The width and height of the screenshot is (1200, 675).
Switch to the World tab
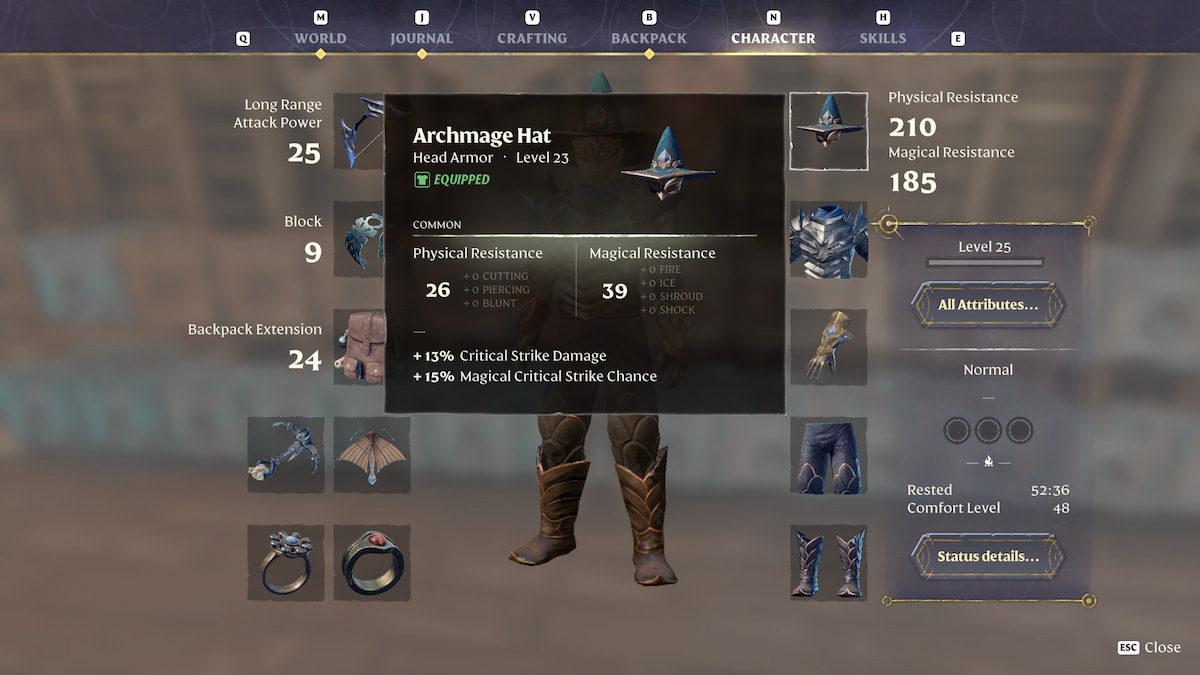pos(320,38)
